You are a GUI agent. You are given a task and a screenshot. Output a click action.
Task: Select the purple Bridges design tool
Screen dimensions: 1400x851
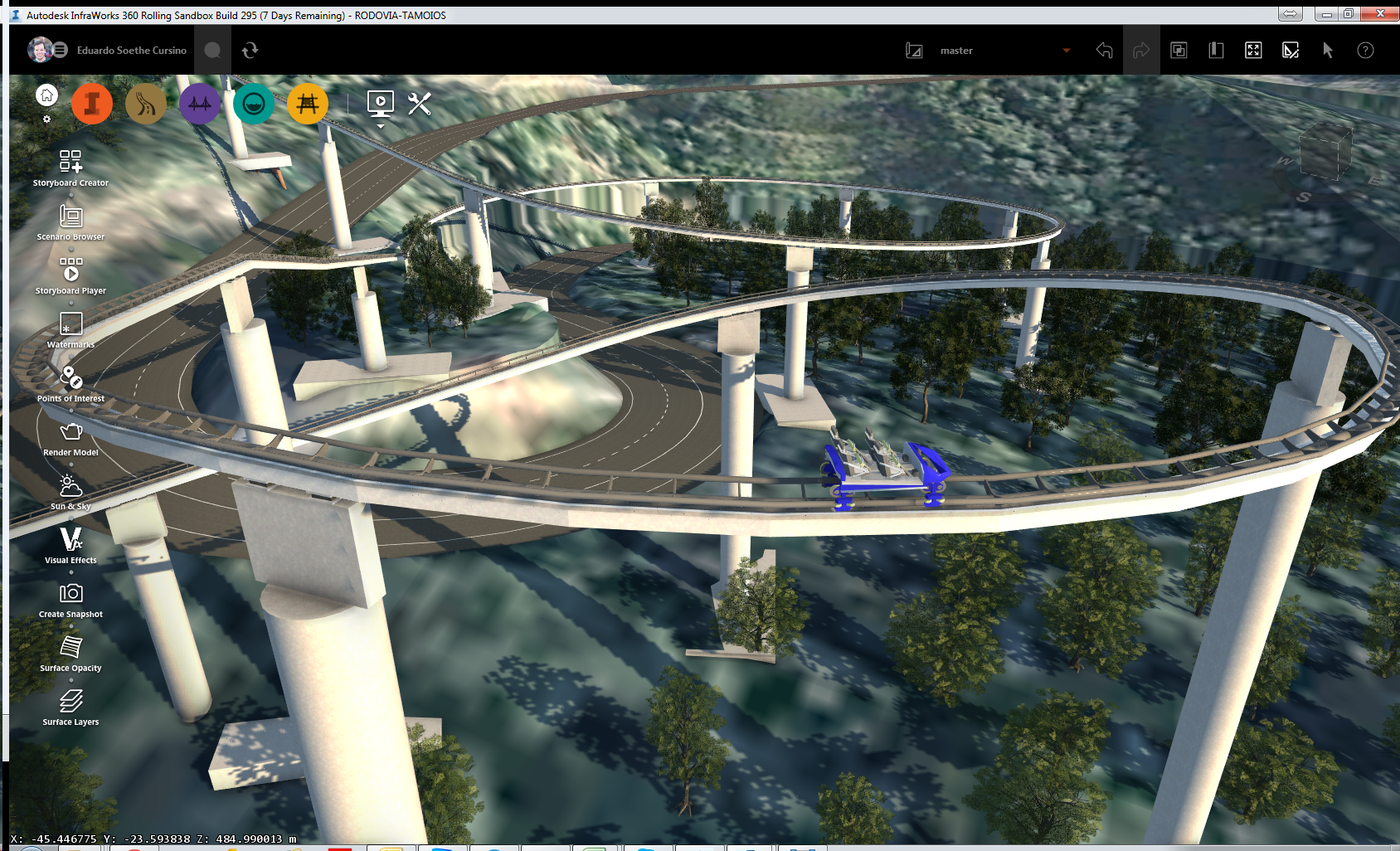coord(199,104)
